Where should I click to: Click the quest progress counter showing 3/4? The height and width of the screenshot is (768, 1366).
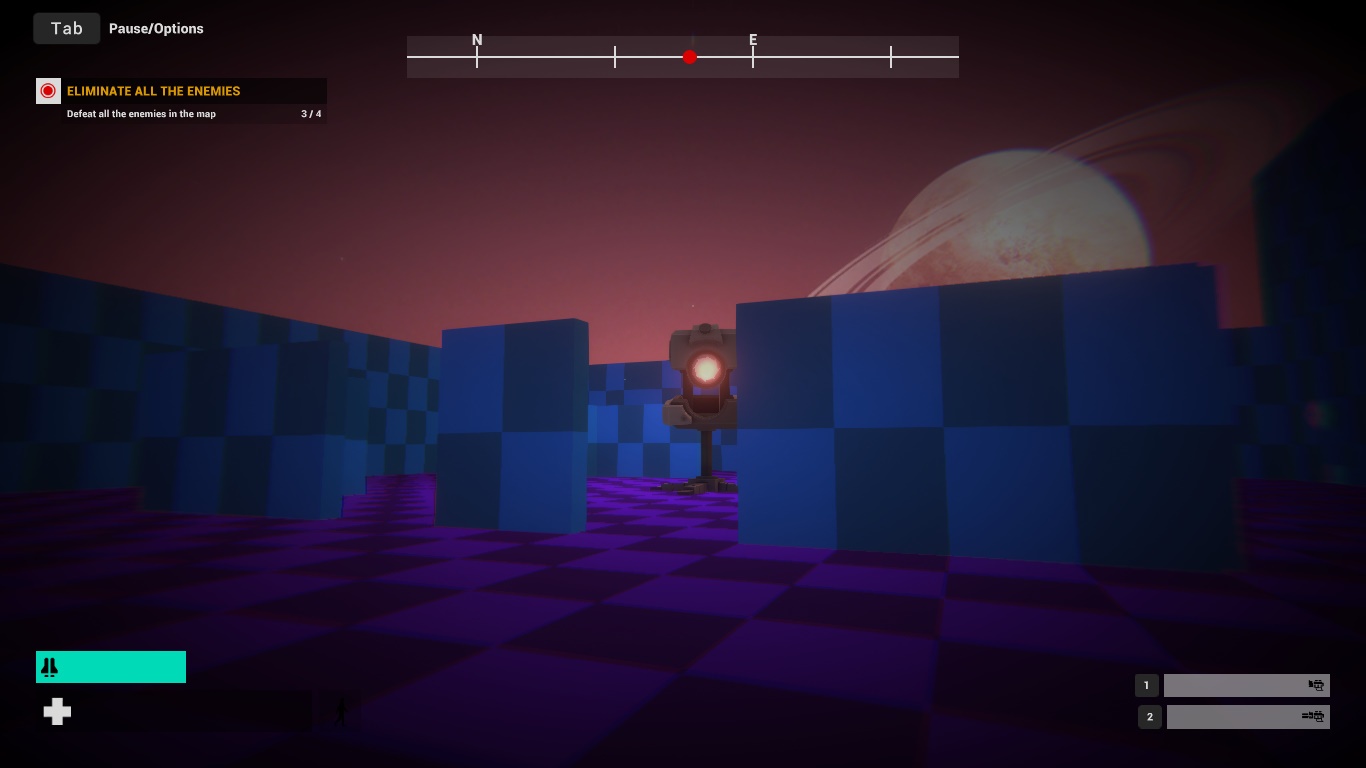pos(311,114)
